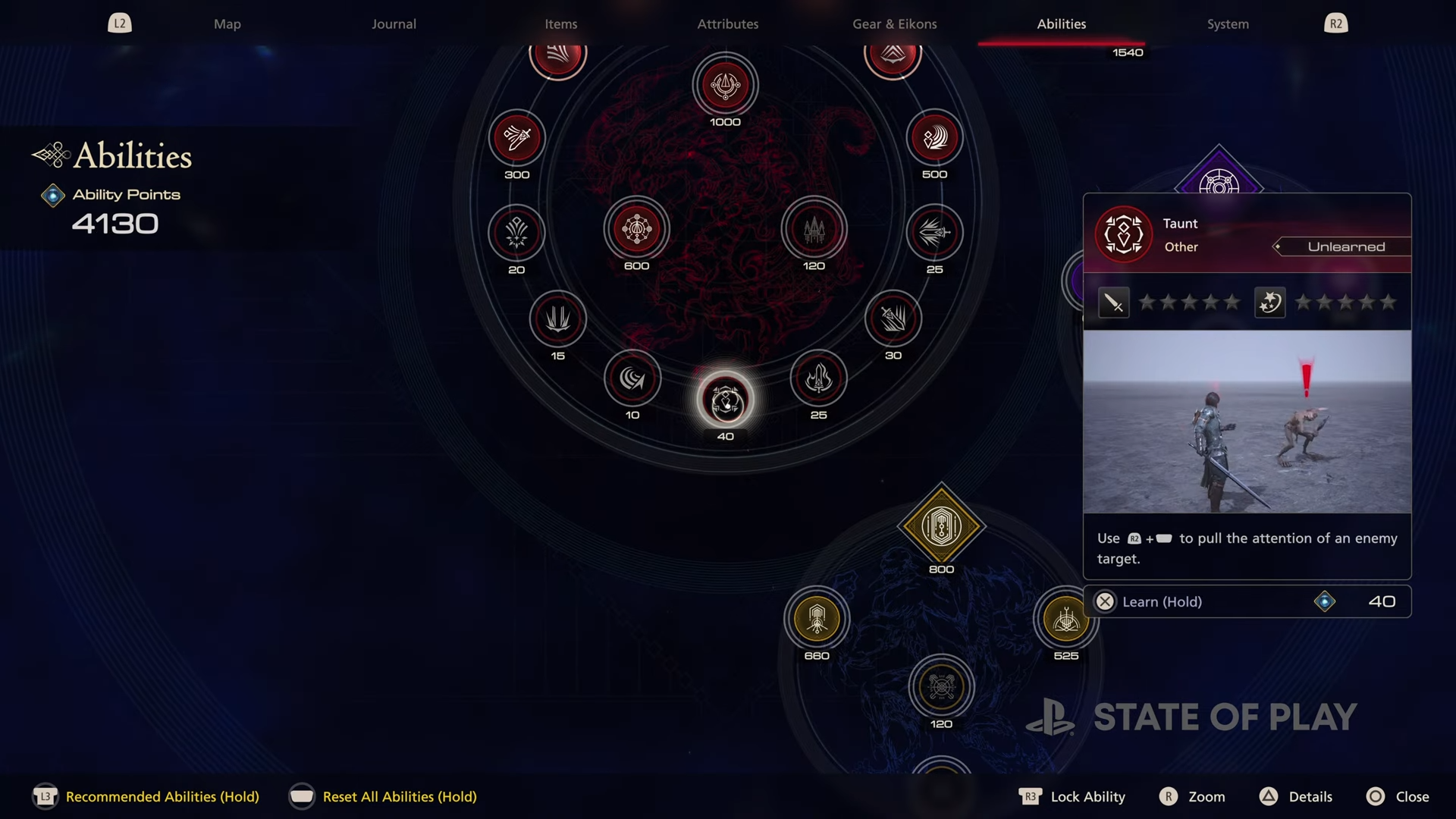
Task: Select the 15-point ability node
Action: point(557,318)
